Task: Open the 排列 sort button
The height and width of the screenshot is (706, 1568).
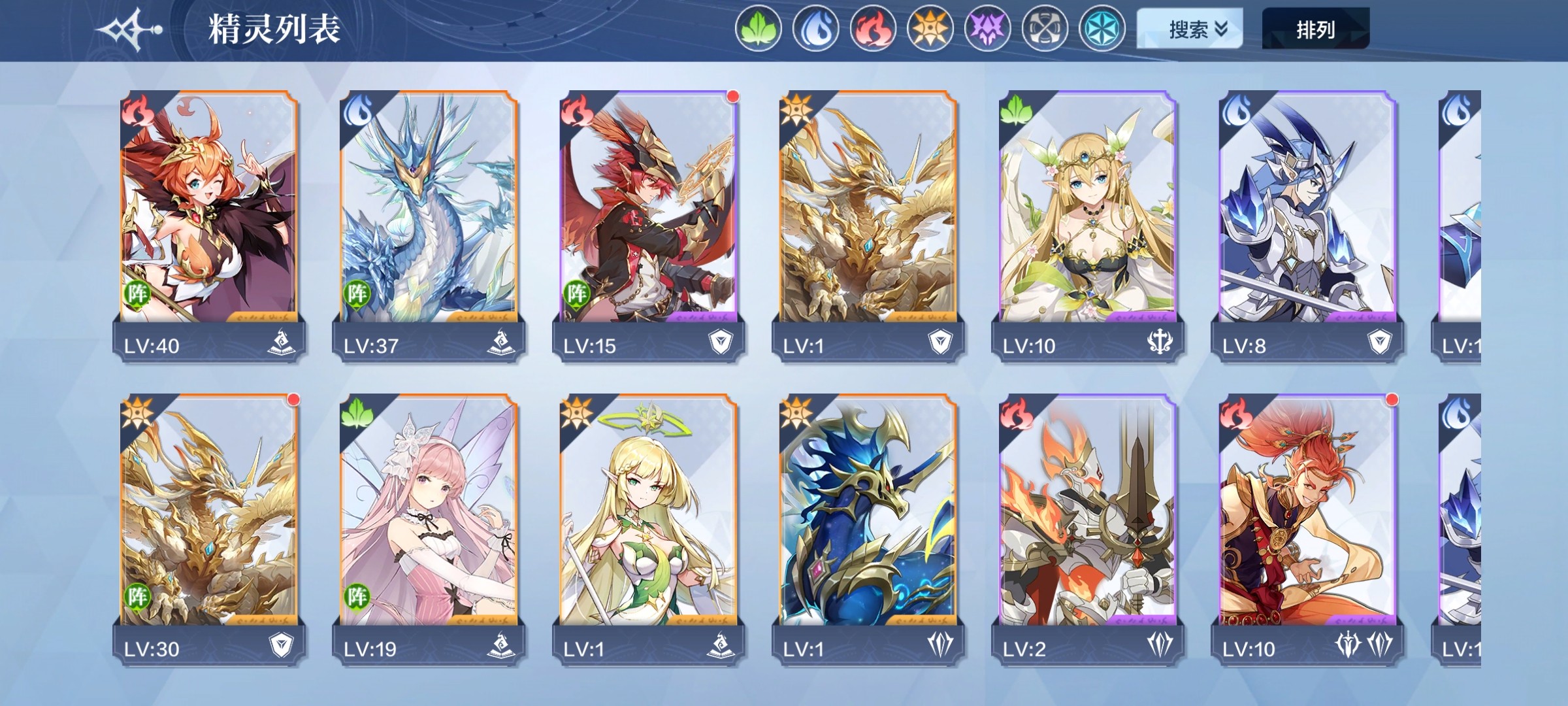Action: [x=1315, y=29]
